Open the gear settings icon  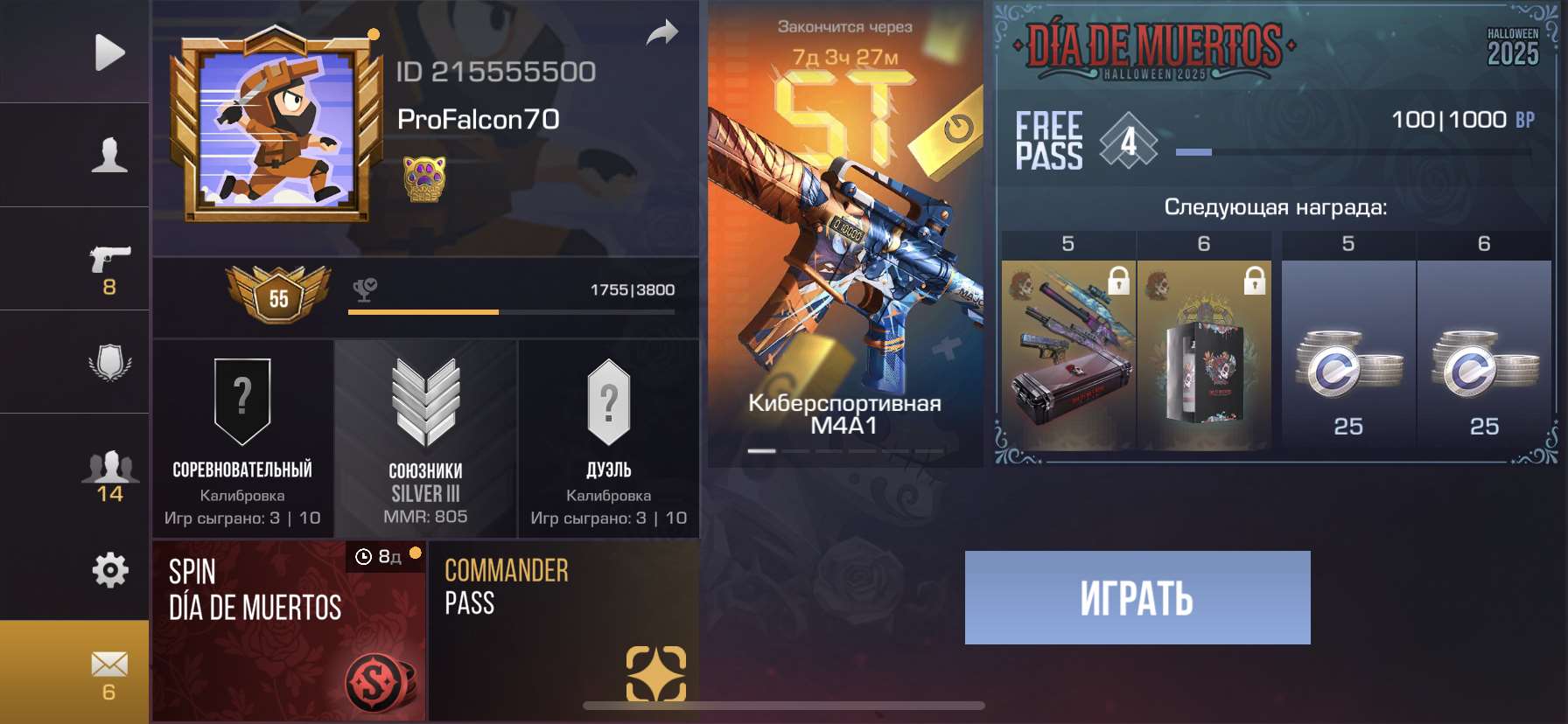(x=109, y=570)
